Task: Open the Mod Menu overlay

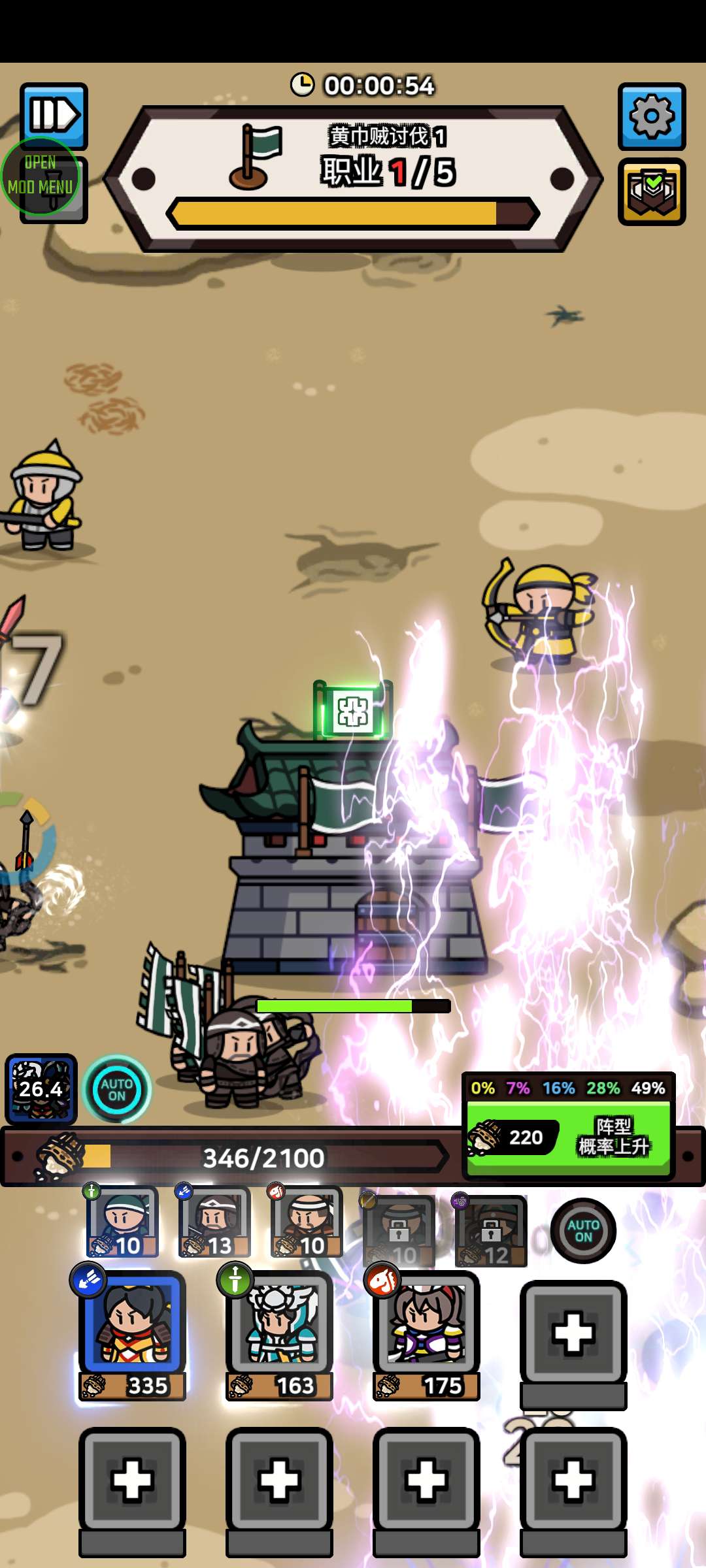Action: [x=40, y=176]
